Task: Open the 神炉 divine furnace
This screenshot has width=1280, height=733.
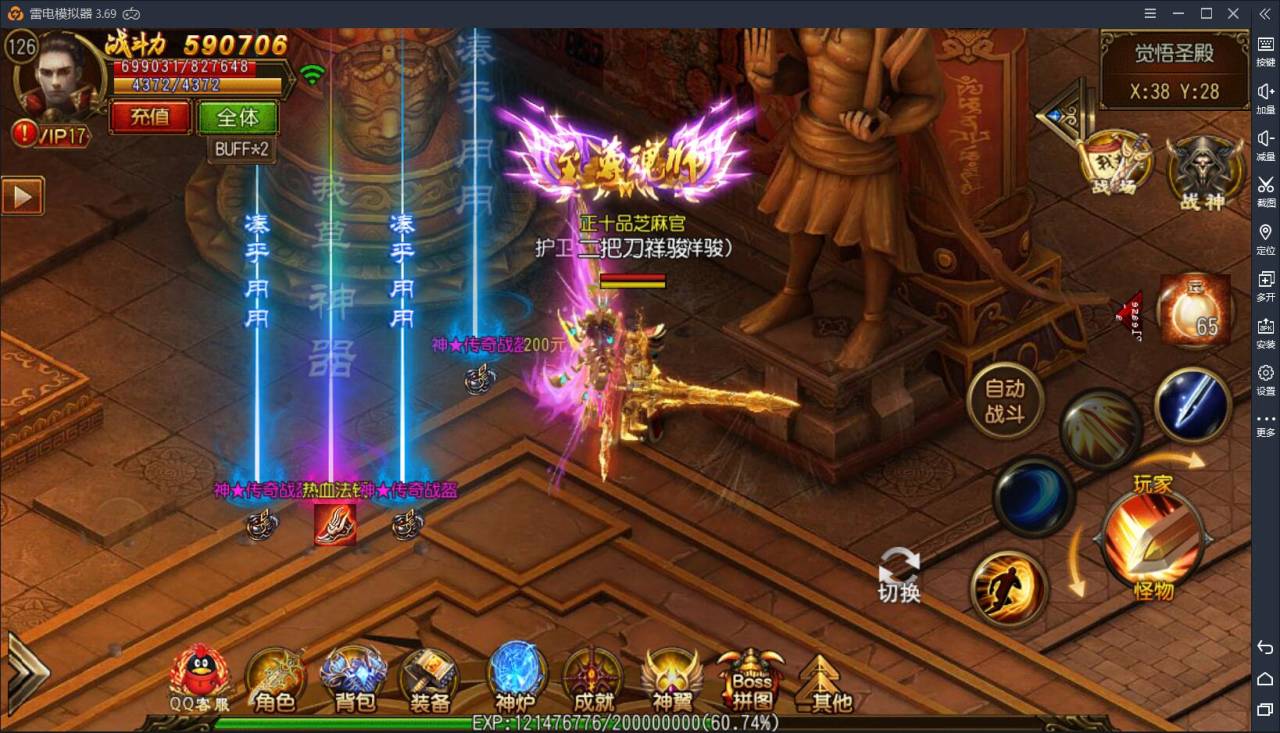Action: click(516, 679)
